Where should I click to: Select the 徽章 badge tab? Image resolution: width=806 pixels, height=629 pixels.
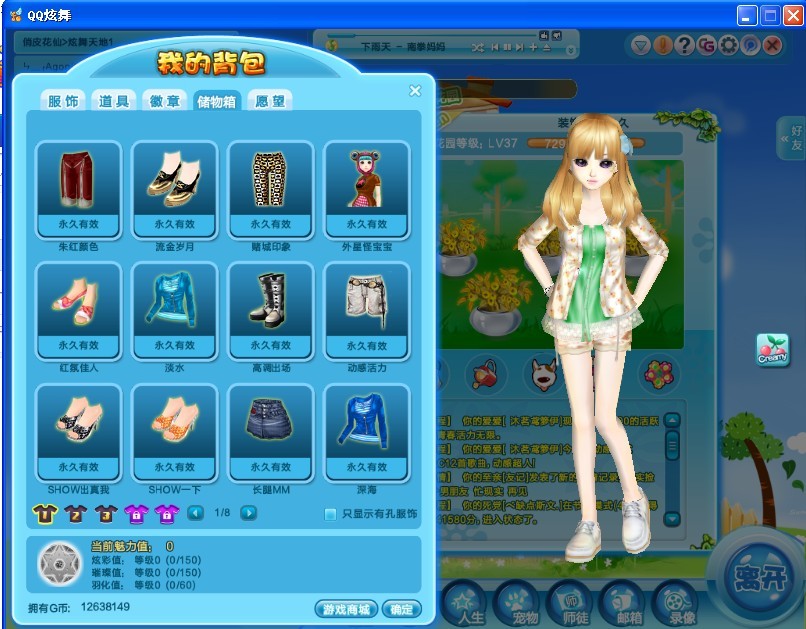(165, 101)
